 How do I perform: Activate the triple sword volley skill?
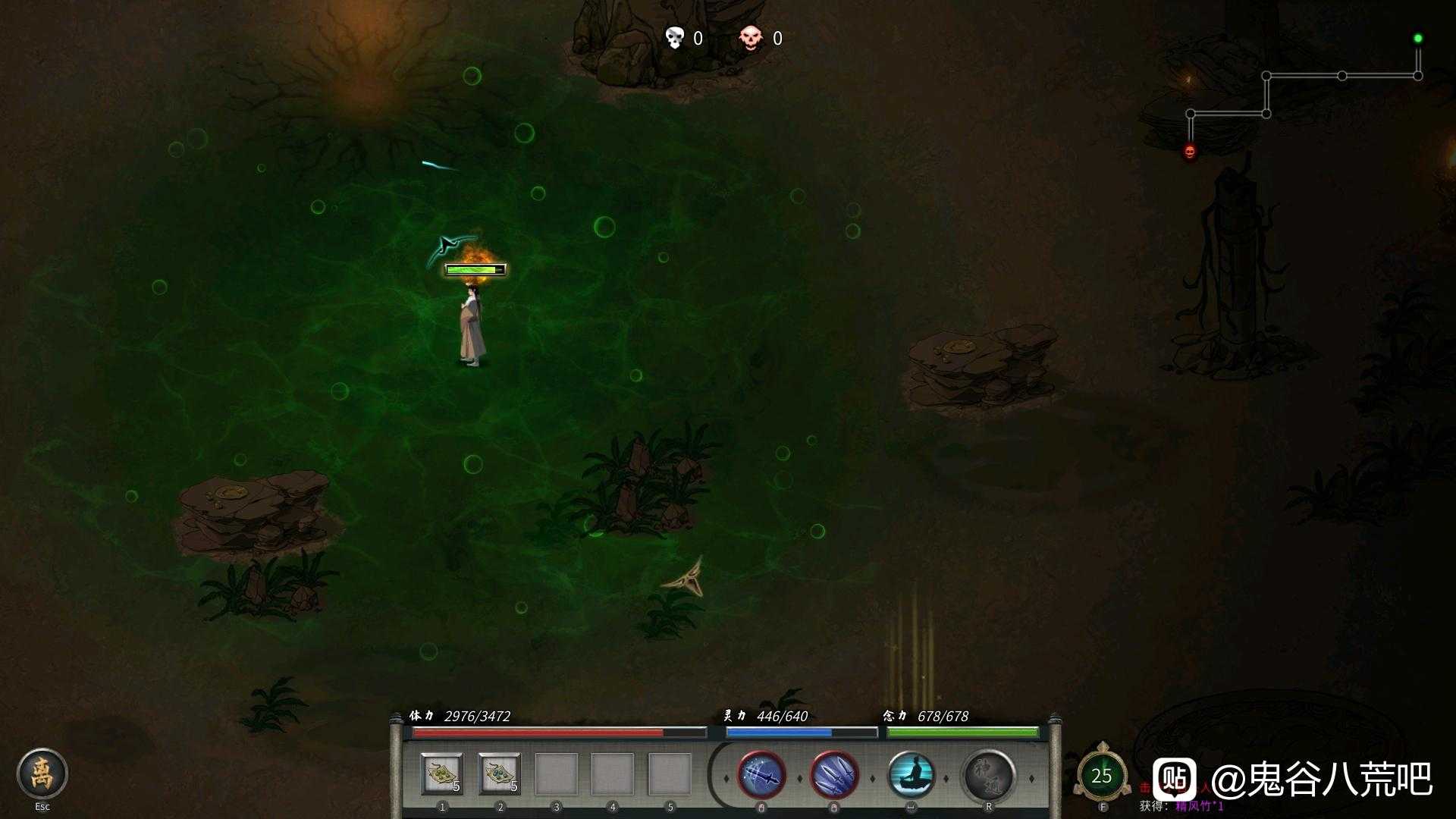tap(834, 776)
